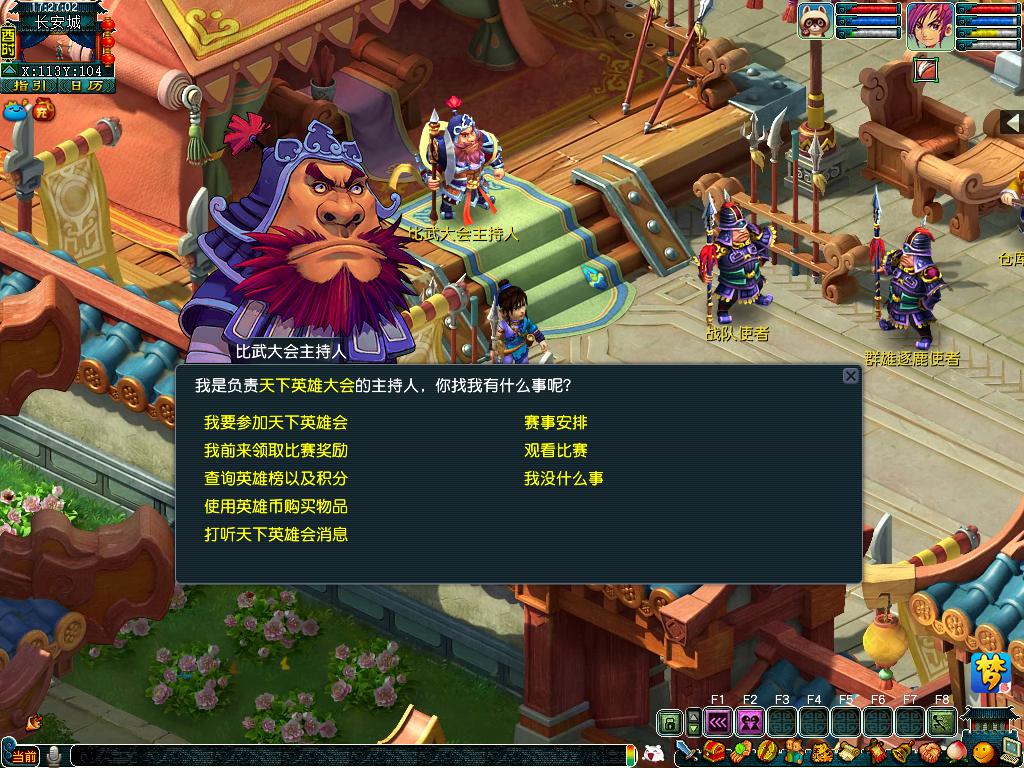Open the 指引 guide button
Viewport: 1024px width, 768px height.
click(28, 86)
